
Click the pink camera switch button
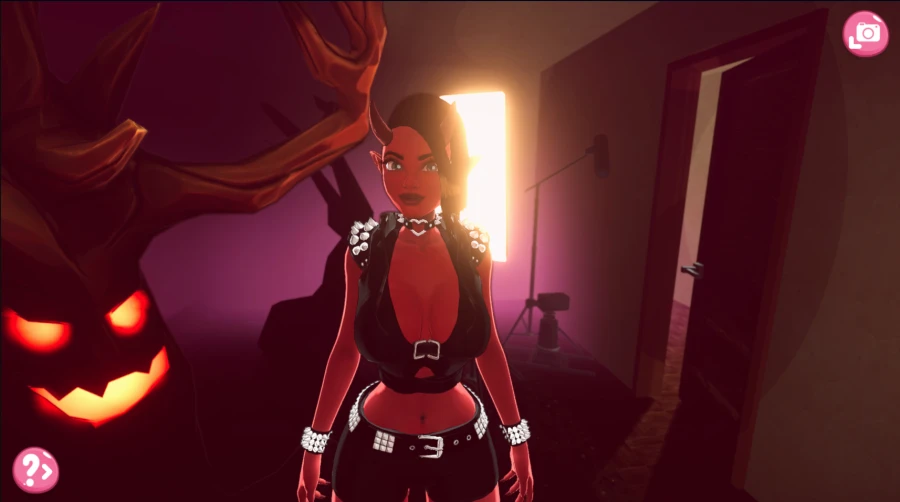pyautogui.click(x=865, y=34)
